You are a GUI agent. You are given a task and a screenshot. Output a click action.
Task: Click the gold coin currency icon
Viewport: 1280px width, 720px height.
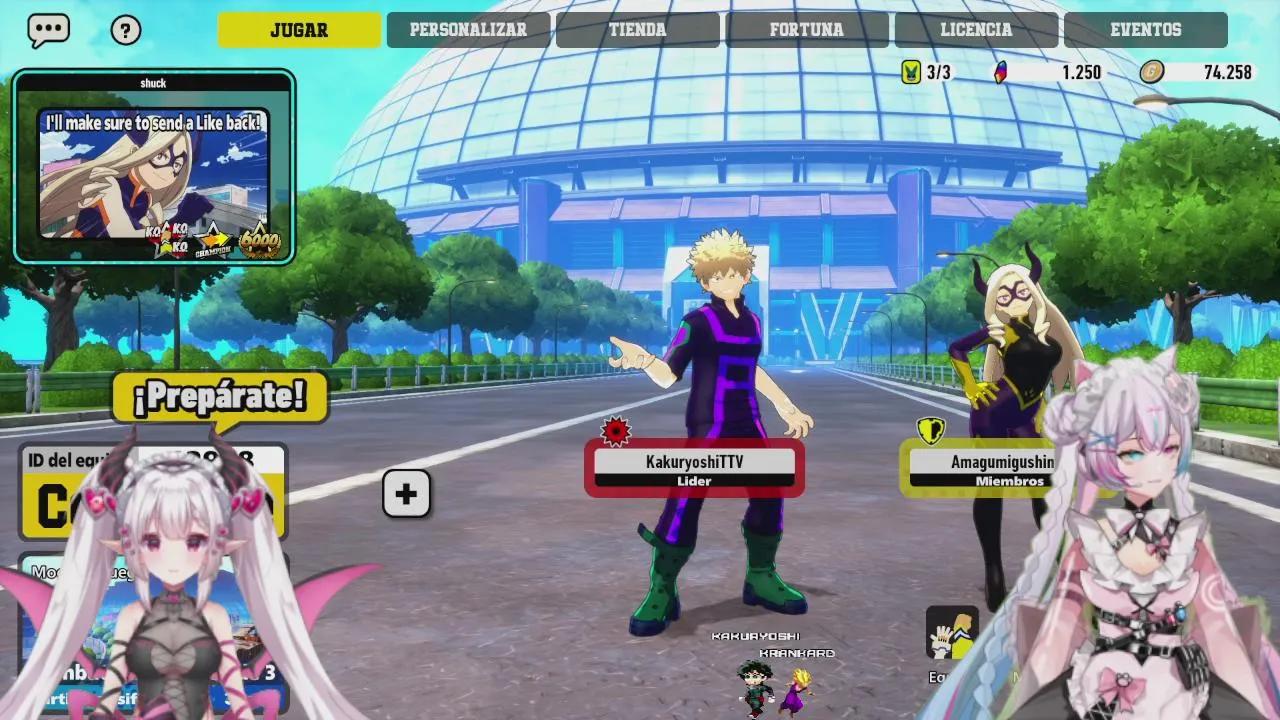coord(1152,72)
